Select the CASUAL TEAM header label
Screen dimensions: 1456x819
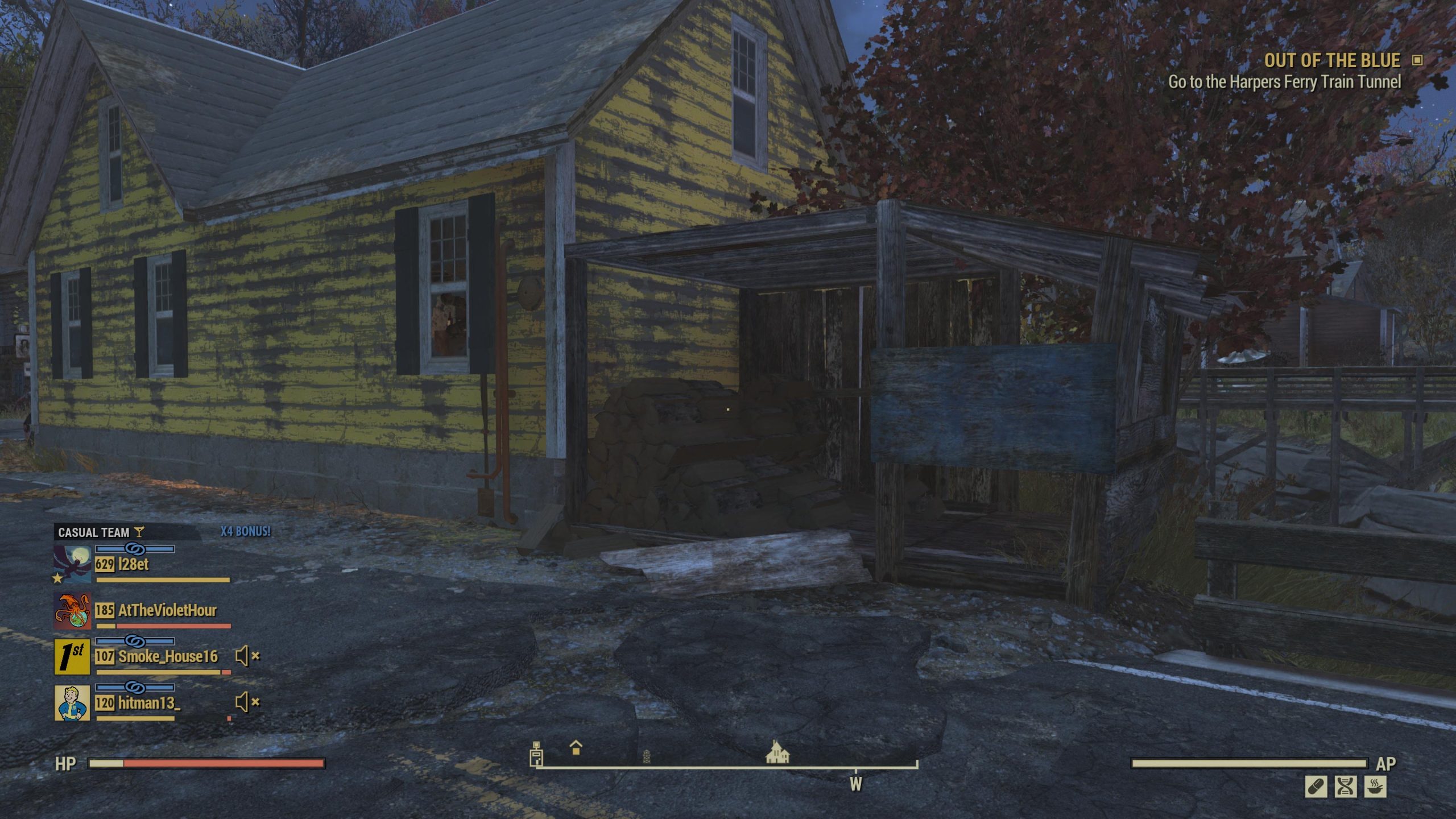(94, 532)
